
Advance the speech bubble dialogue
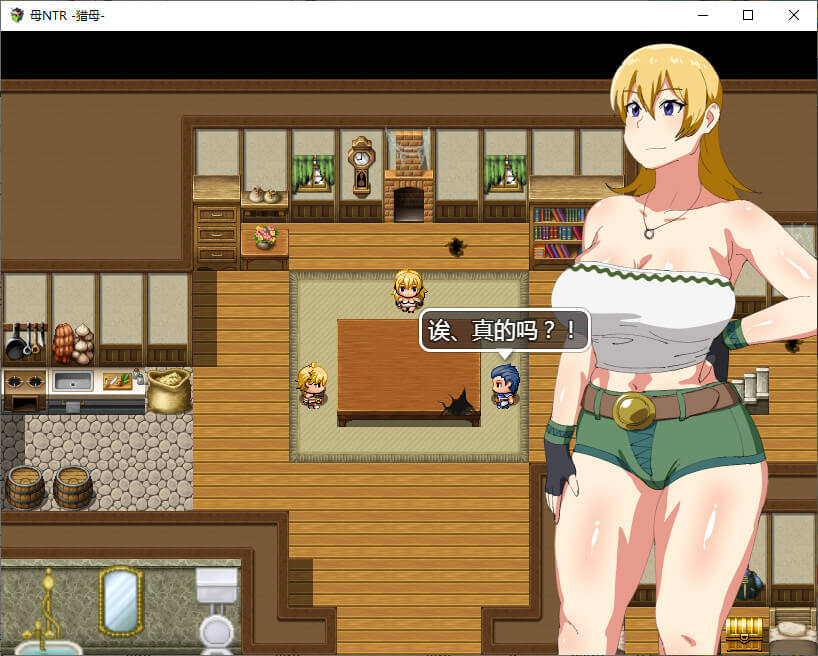click(504, 330)
